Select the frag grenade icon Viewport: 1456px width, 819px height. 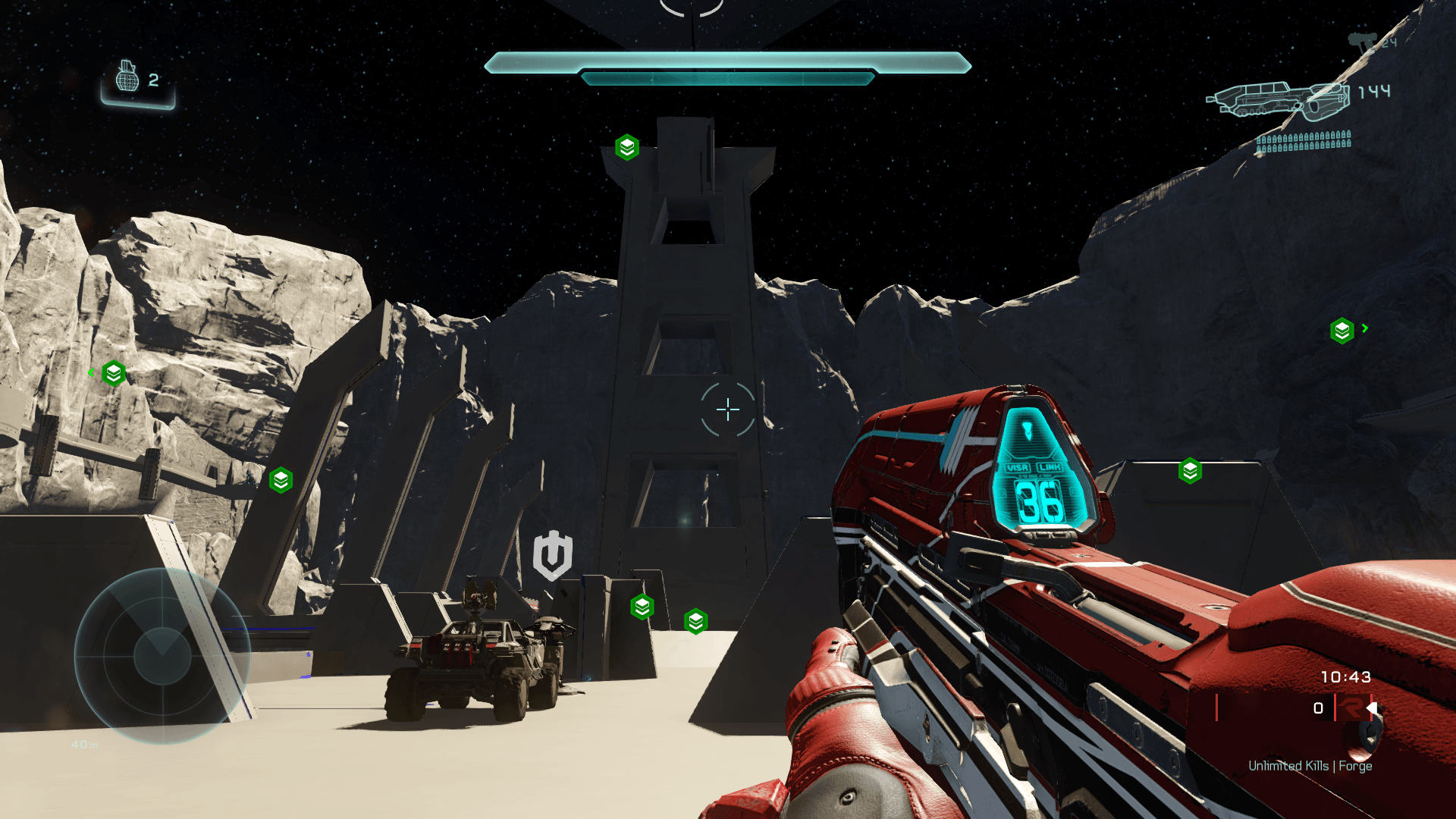[127, 77]
